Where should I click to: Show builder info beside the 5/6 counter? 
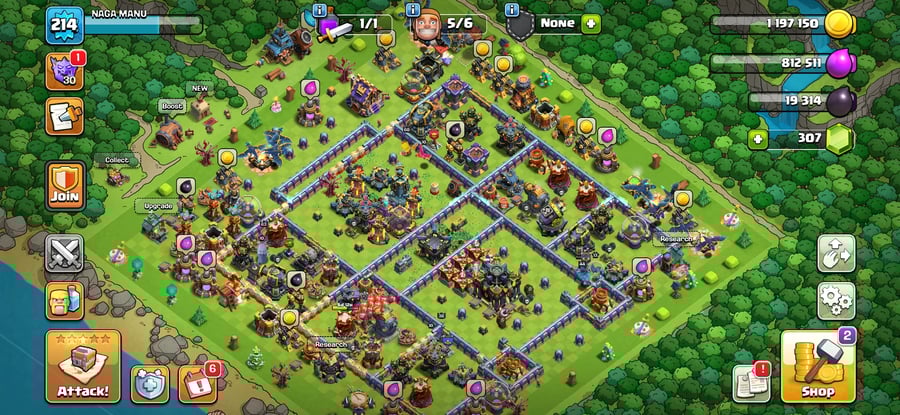point(413,11)
